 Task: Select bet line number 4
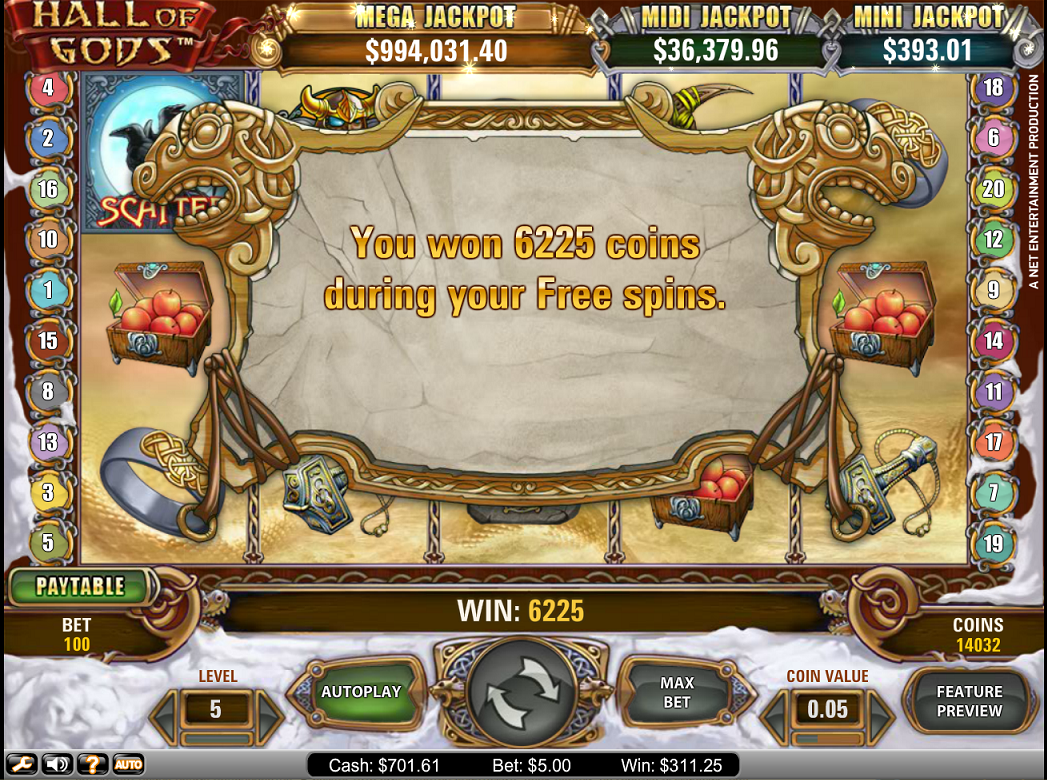(x=47, y=87)
